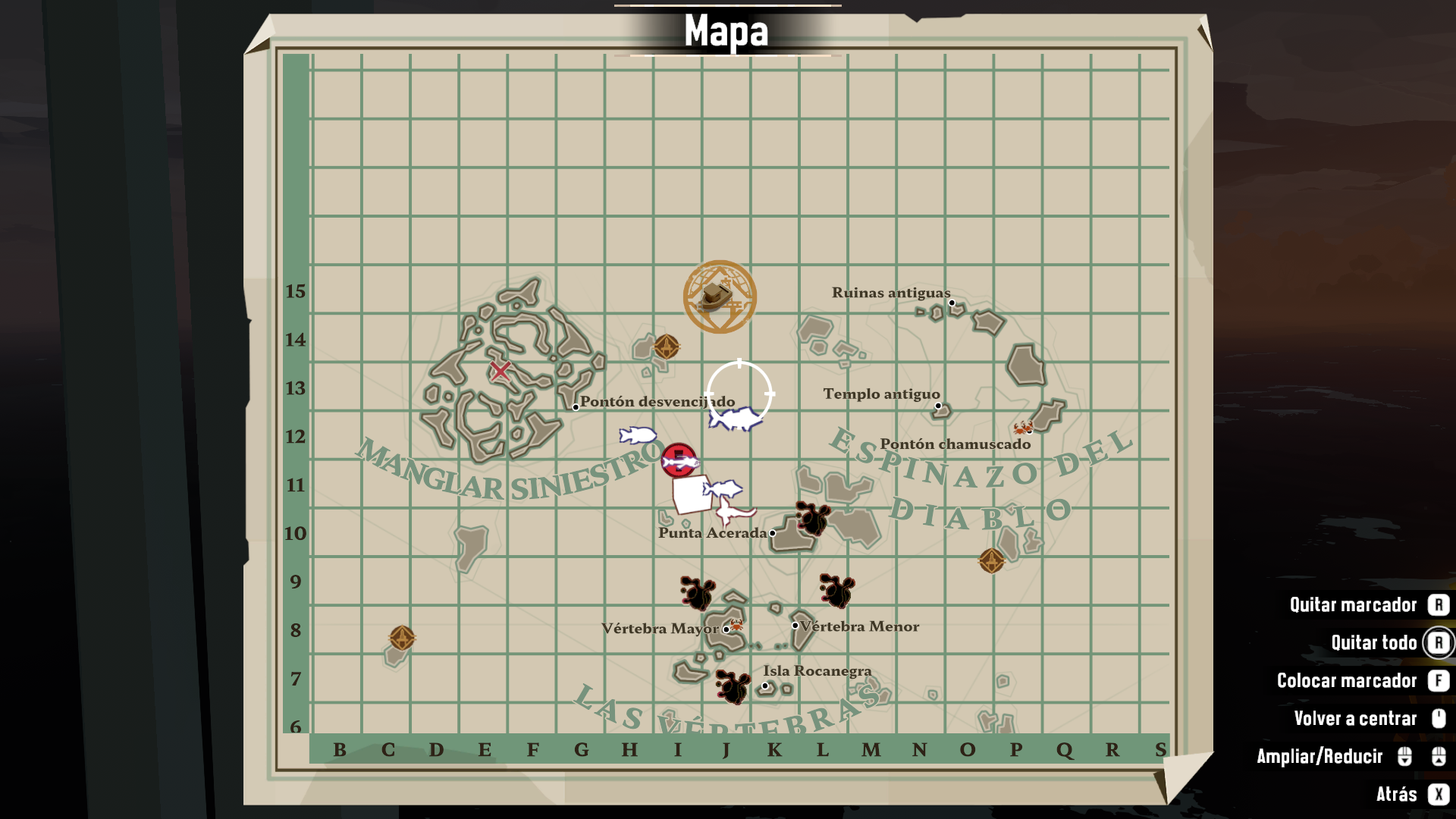Choose the Ruinas antiguas location dot
The height and width of the screenshot is (819, 1456).
[x=952, y=303]
